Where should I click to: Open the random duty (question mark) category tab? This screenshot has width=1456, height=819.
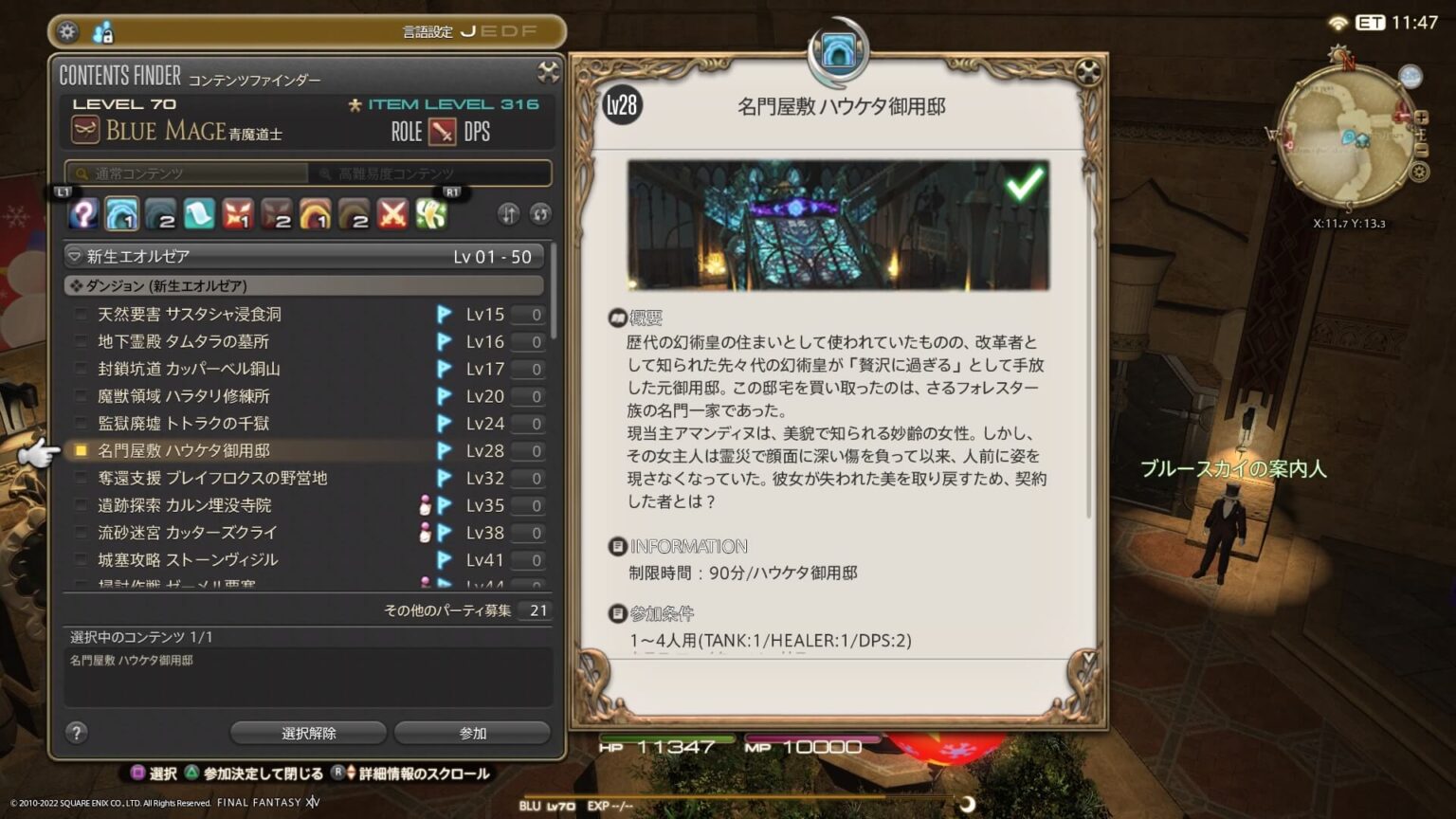83,214
